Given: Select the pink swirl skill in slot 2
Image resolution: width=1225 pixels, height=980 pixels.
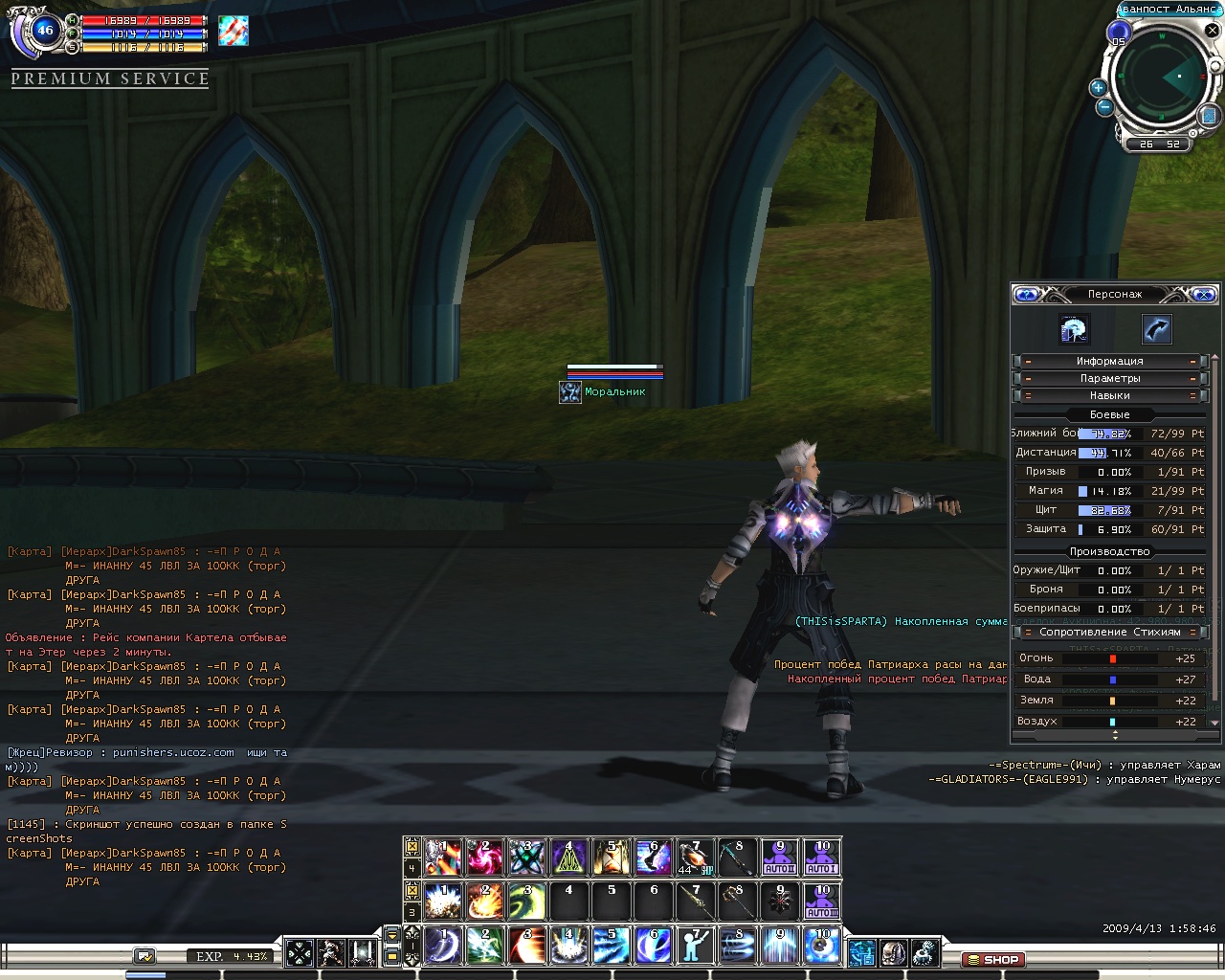Looking at the screenshot, I should point(484,857).
